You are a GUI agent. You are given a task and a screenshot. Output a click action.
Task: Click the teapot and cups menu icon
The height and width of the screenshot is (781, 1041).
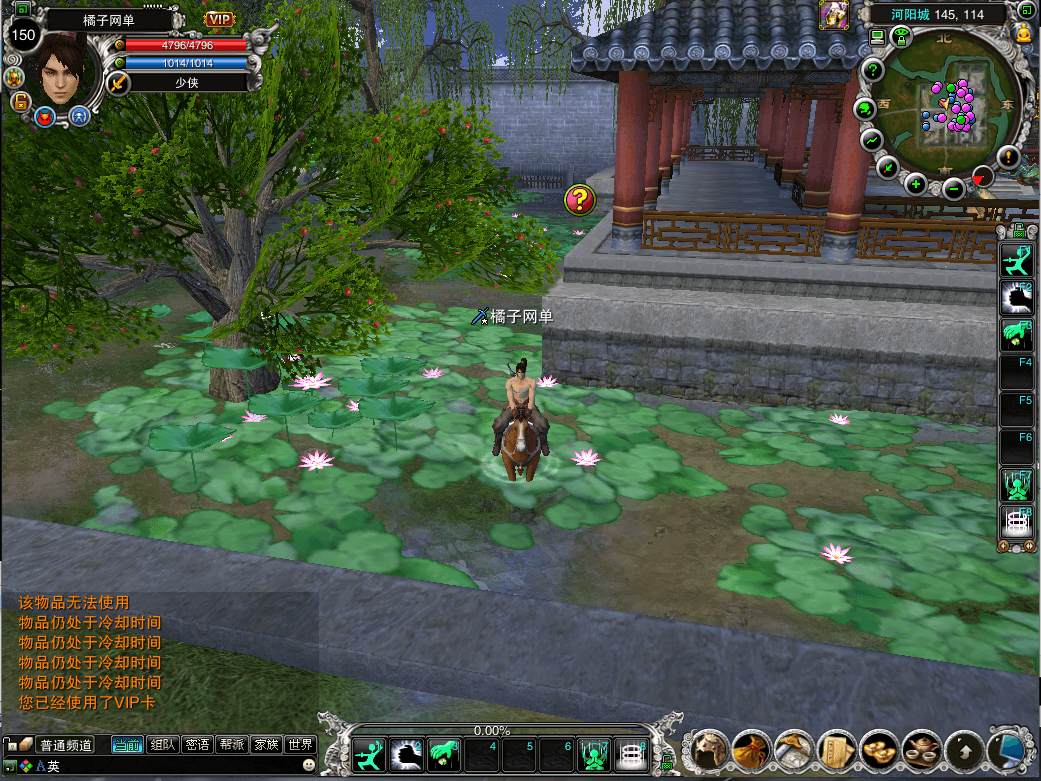[920, 747]
